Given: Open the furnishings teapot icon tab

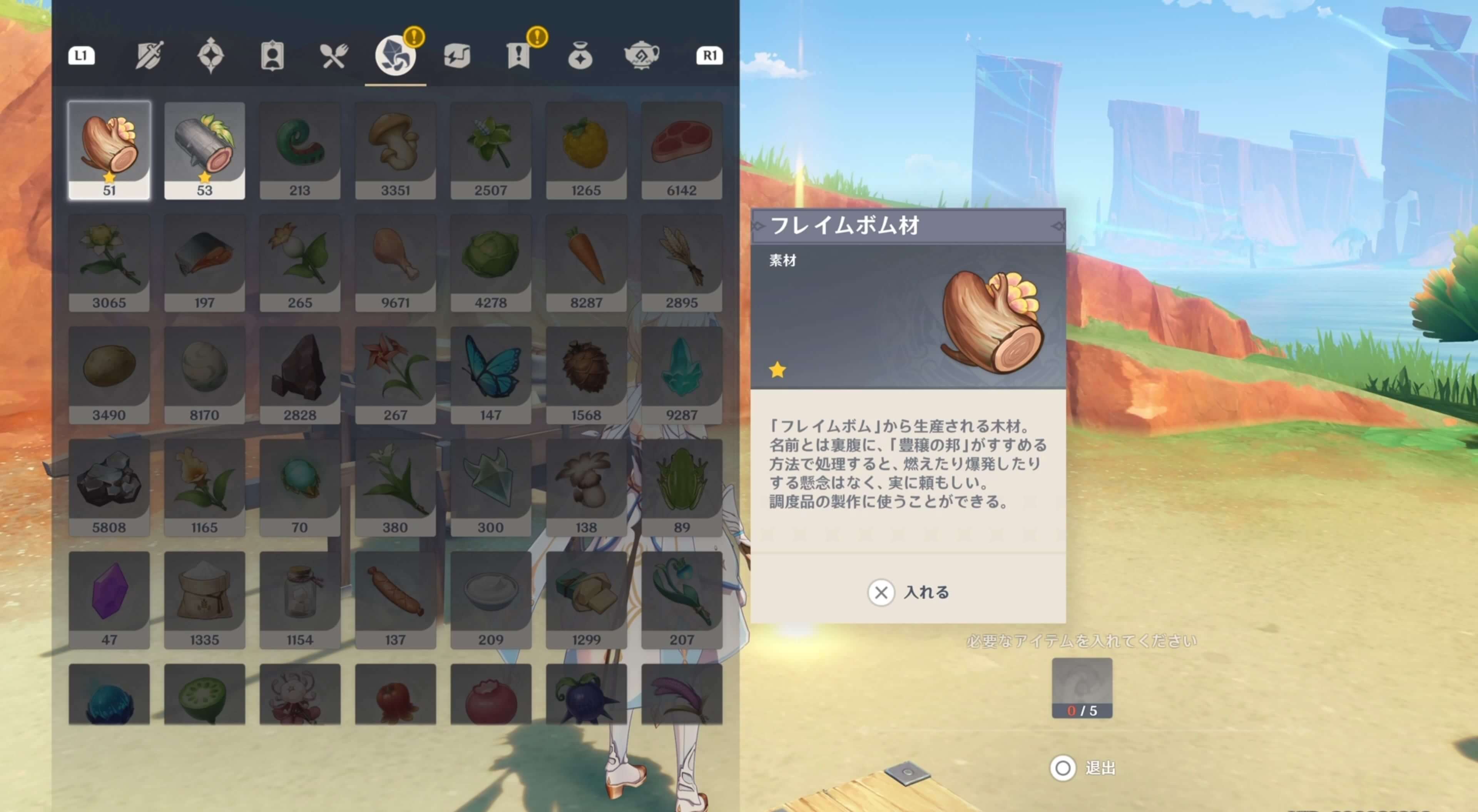Looking at the screenshot, I should [x=642, y=55].
